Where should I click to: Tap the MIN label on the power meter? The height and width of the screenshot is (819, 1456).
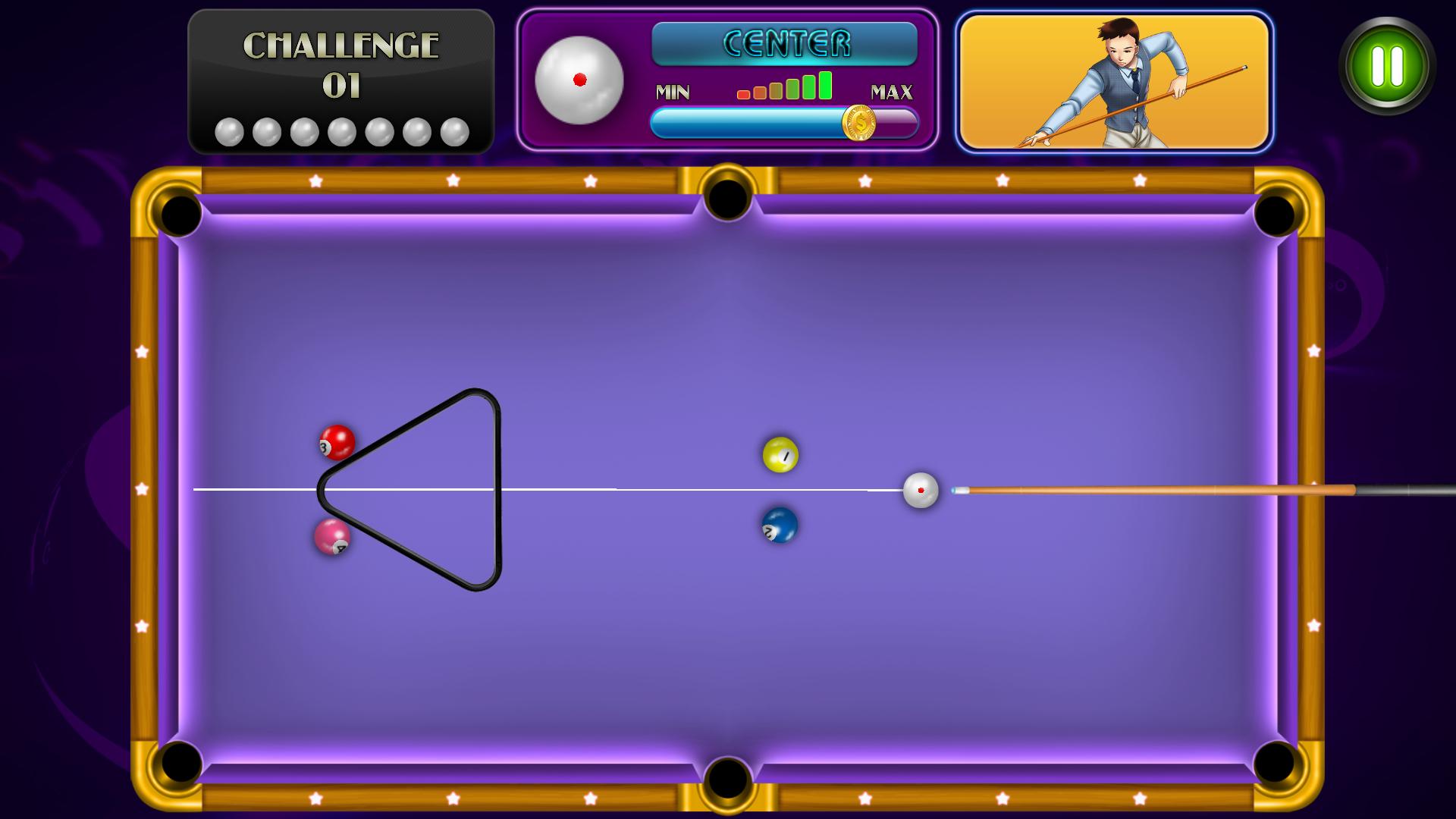click(673, 93)
